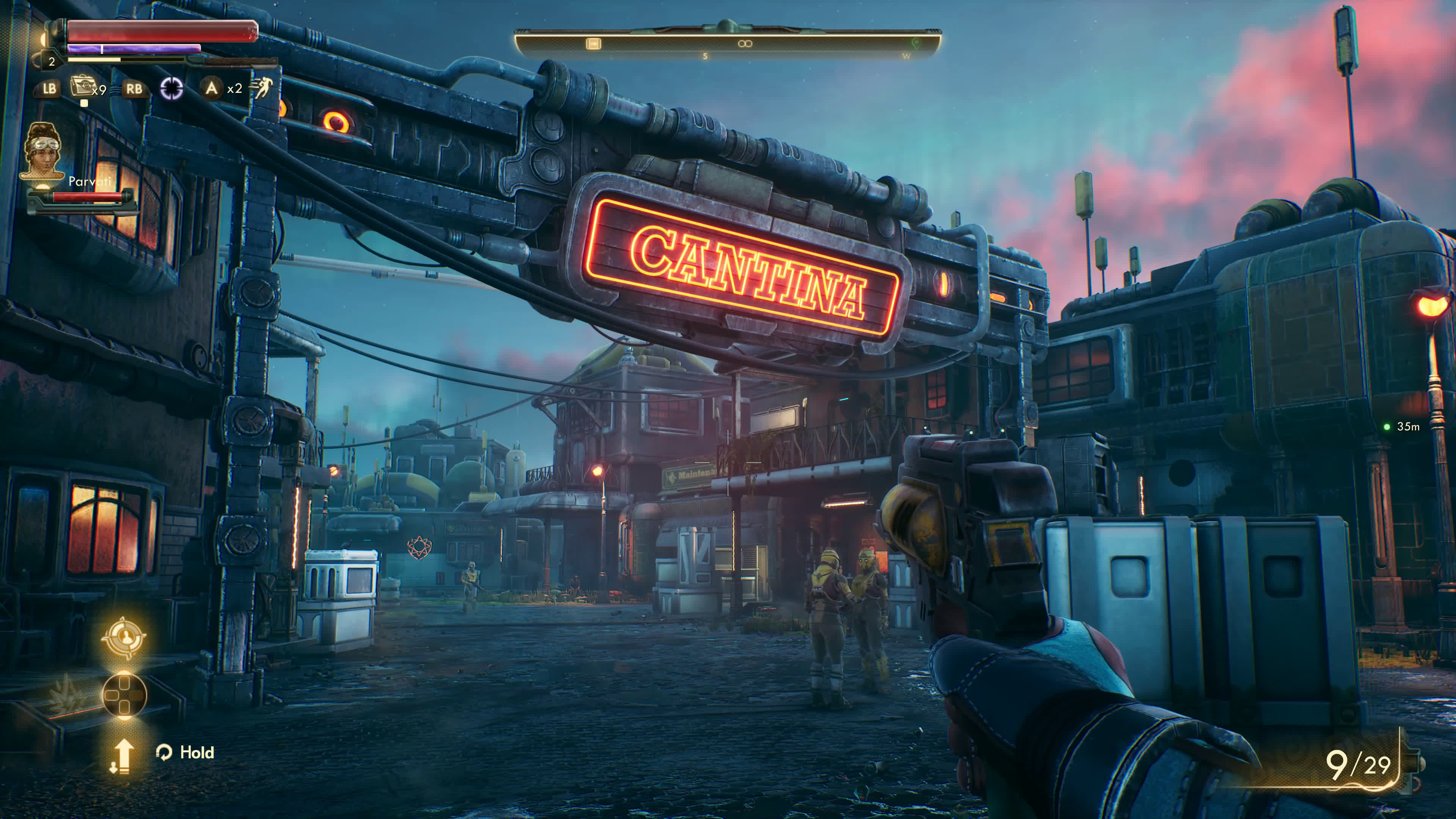Select the square vendor marker on compass
Image resolution: width=1456 pixels, height=819 pixels.
click(x=593, y=44)
